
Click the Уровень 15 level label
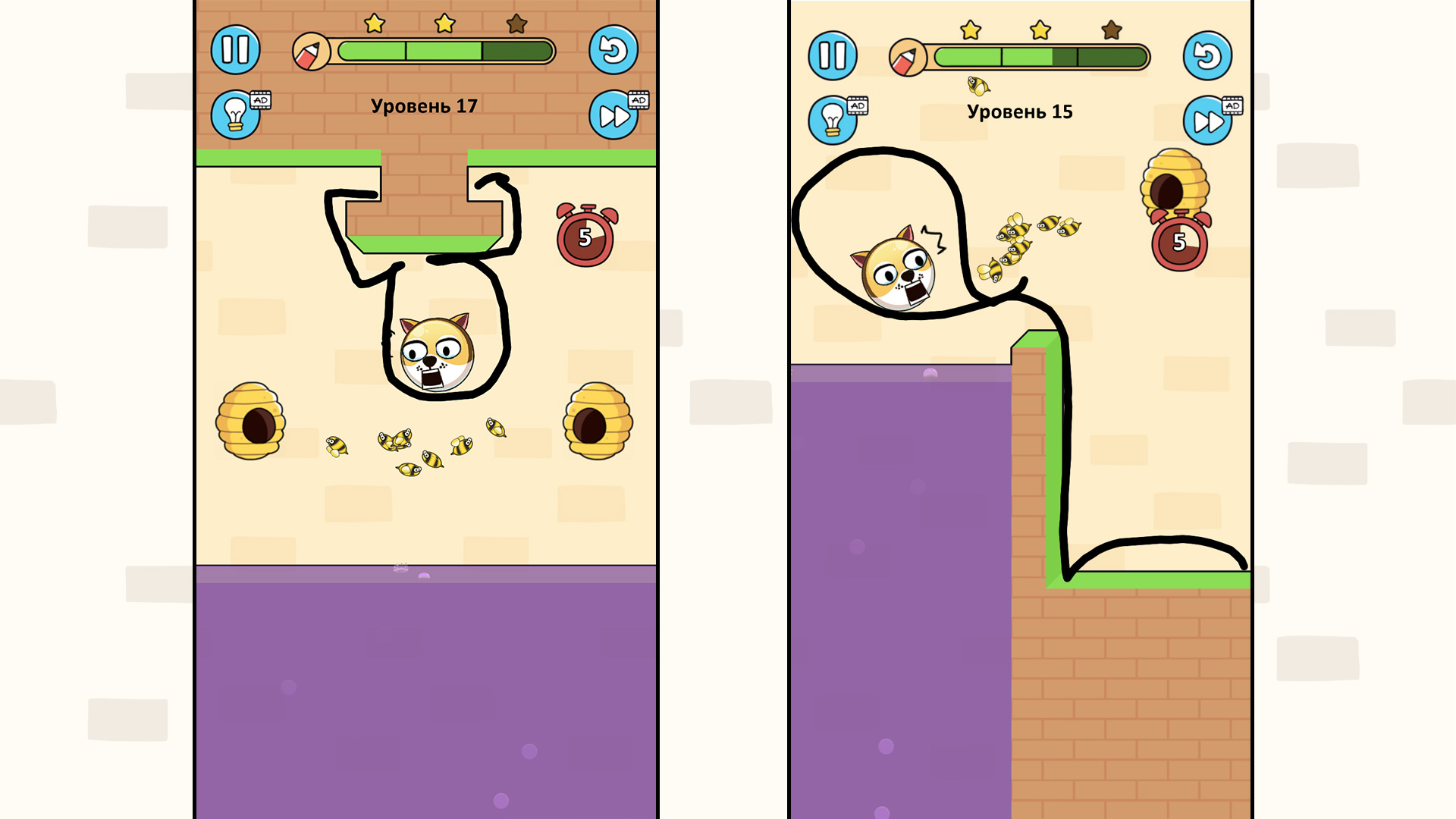(x=1019, y=111)
